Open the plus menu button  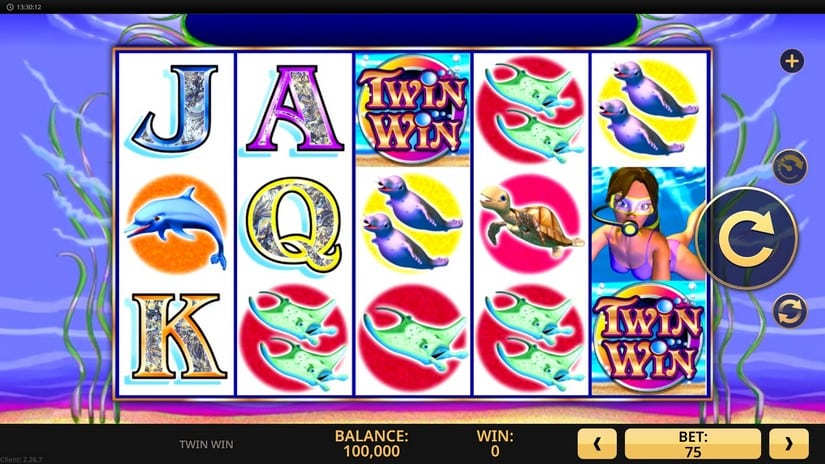coord(792,62)
